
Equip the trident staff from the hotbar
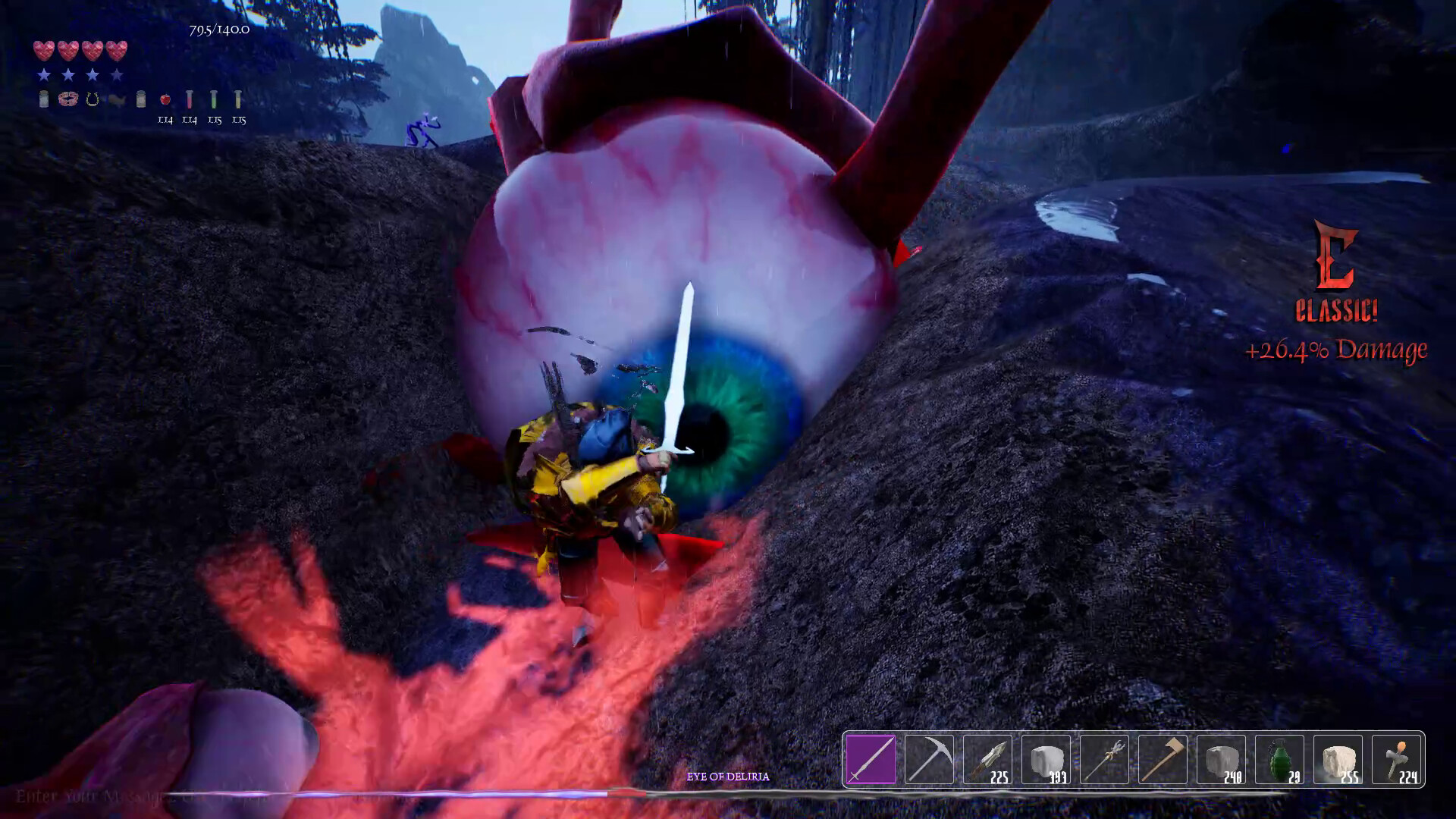(x=1104, y=759)
